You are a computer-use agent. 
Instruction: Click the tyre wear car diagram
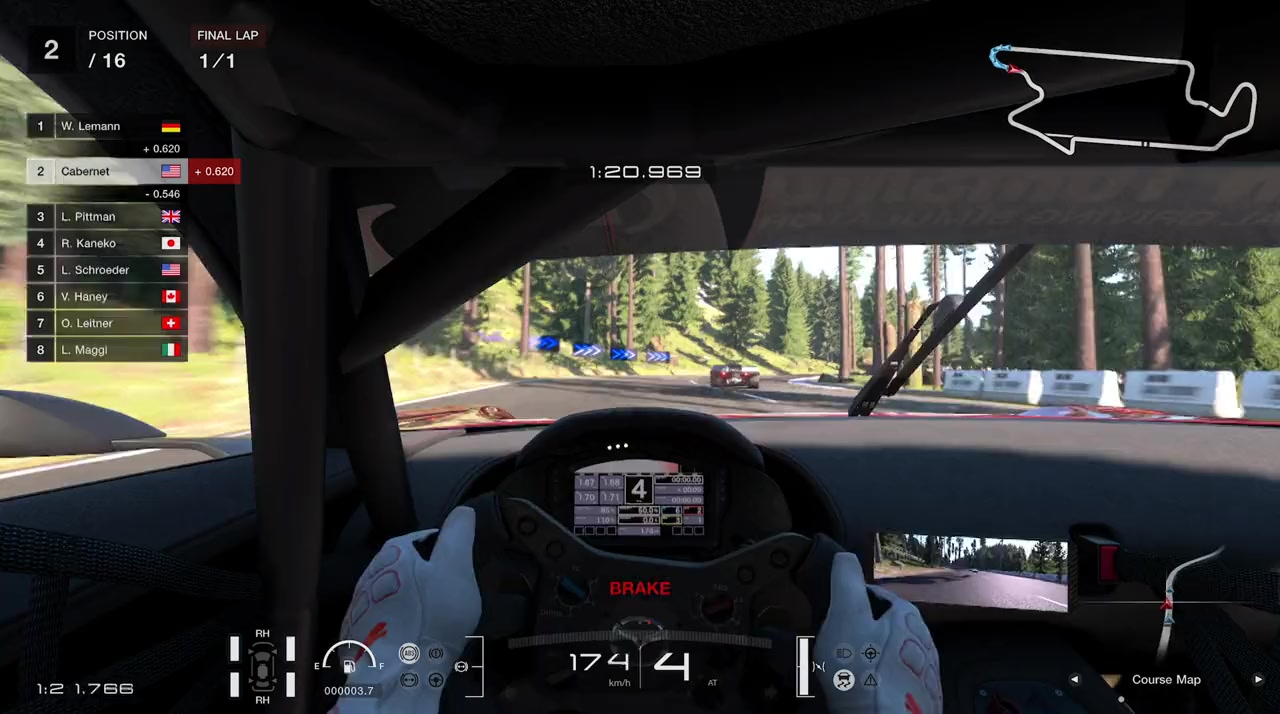(x=262, y=665)
